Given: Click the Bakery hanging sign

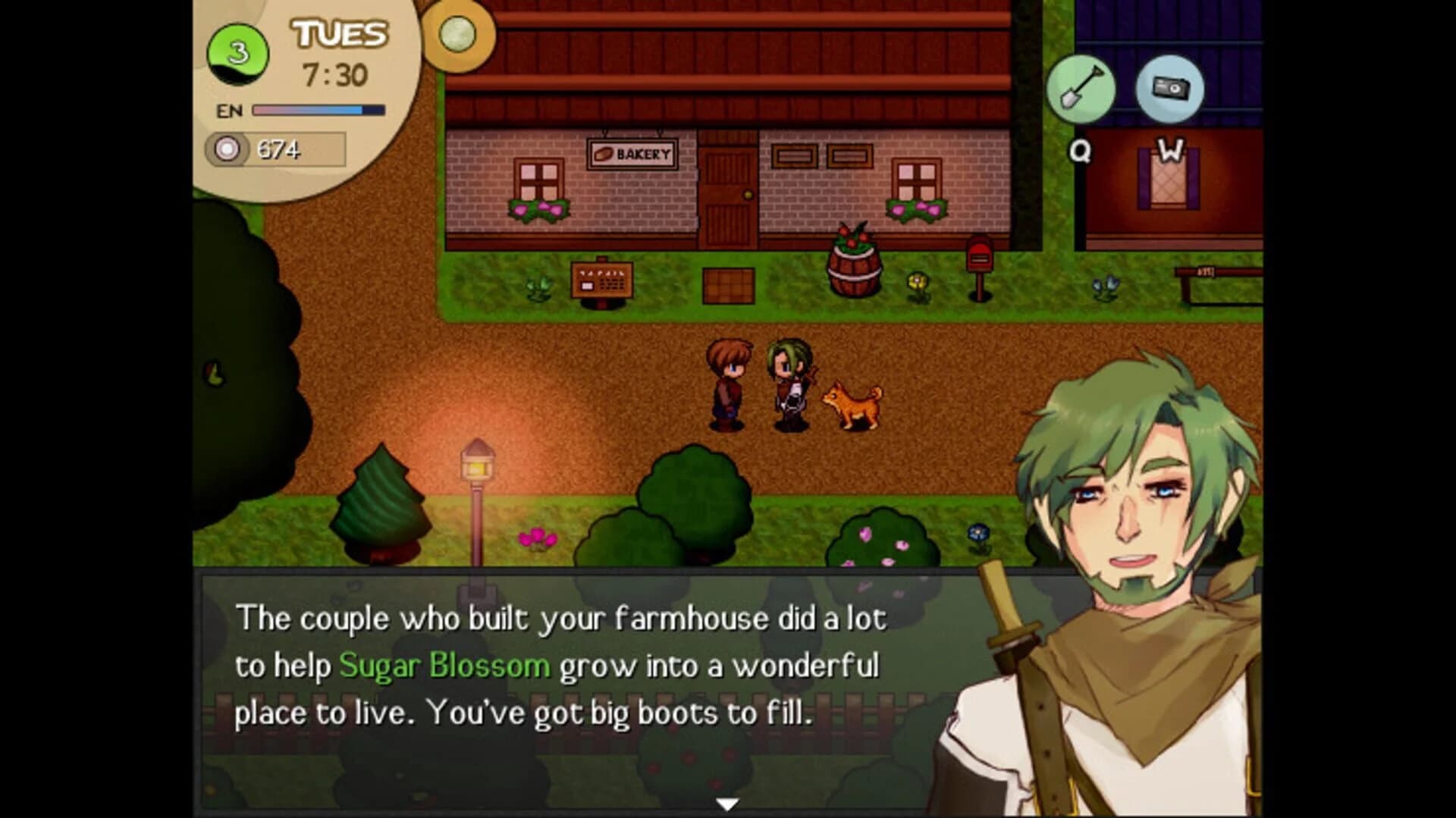Looking at the screenshot, I should (x=631, y=152).
